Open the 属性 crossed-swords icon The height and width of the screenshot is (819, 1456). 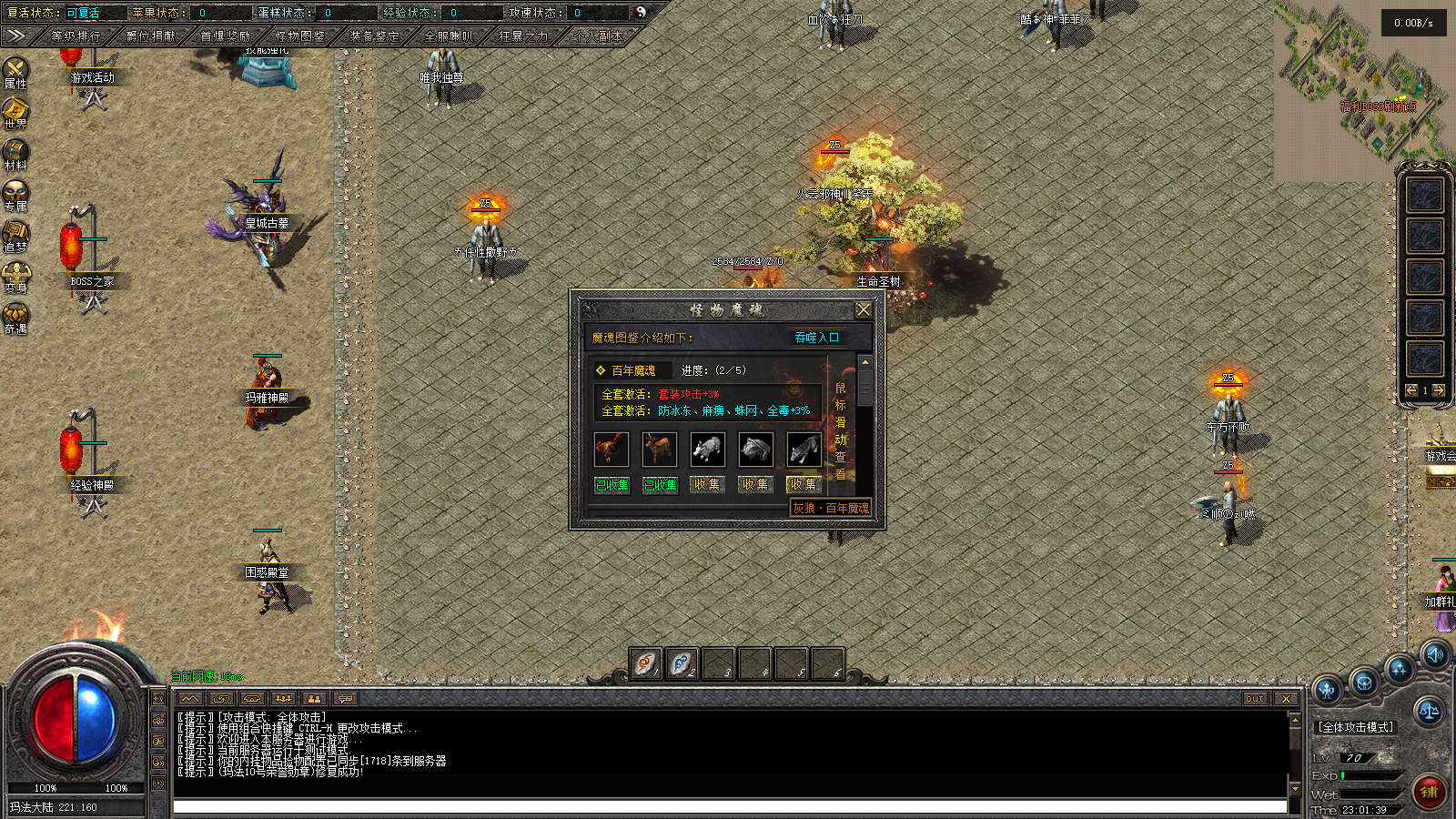pos(15,70)
